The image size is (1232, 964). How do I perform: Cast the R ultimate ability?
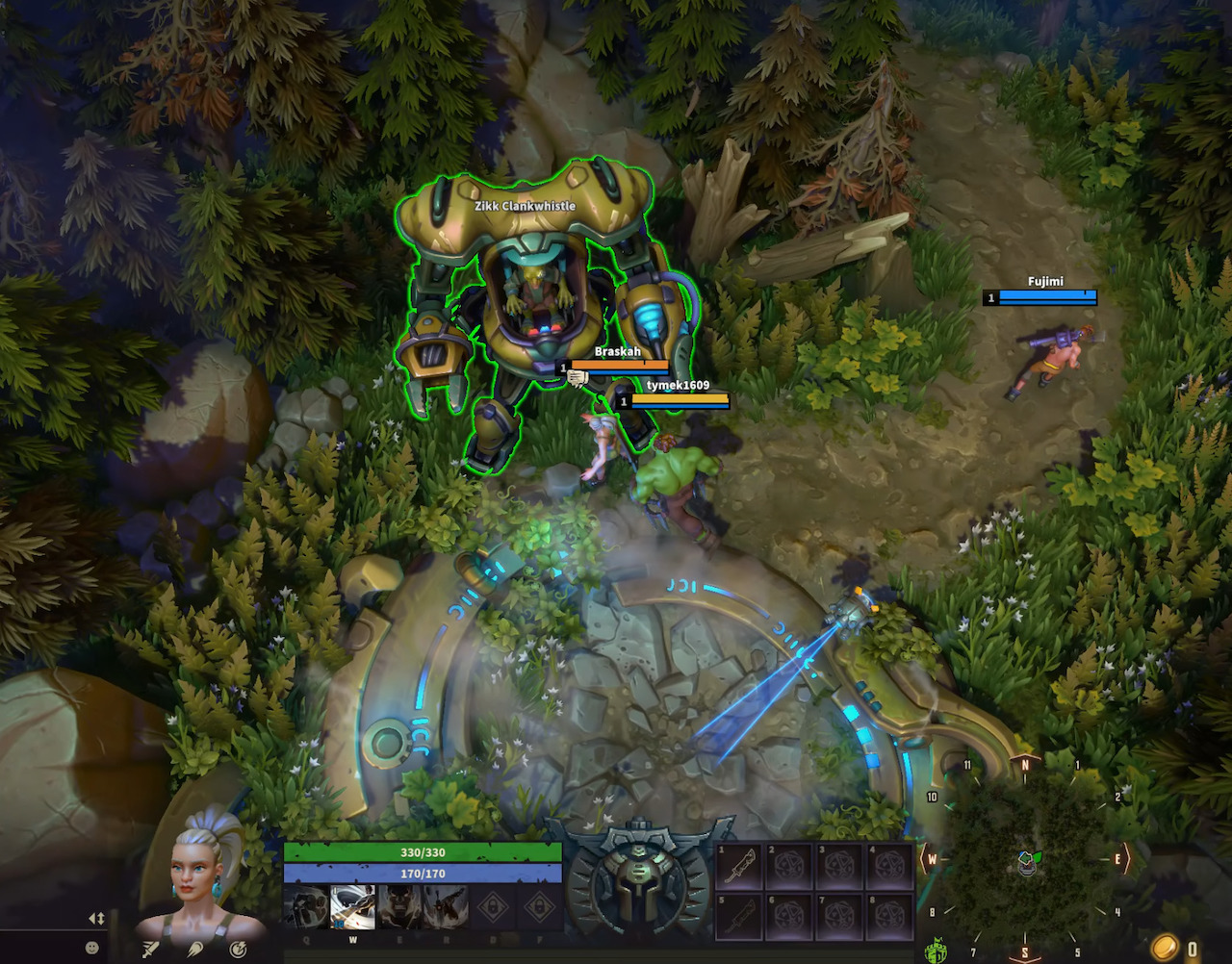446,906
